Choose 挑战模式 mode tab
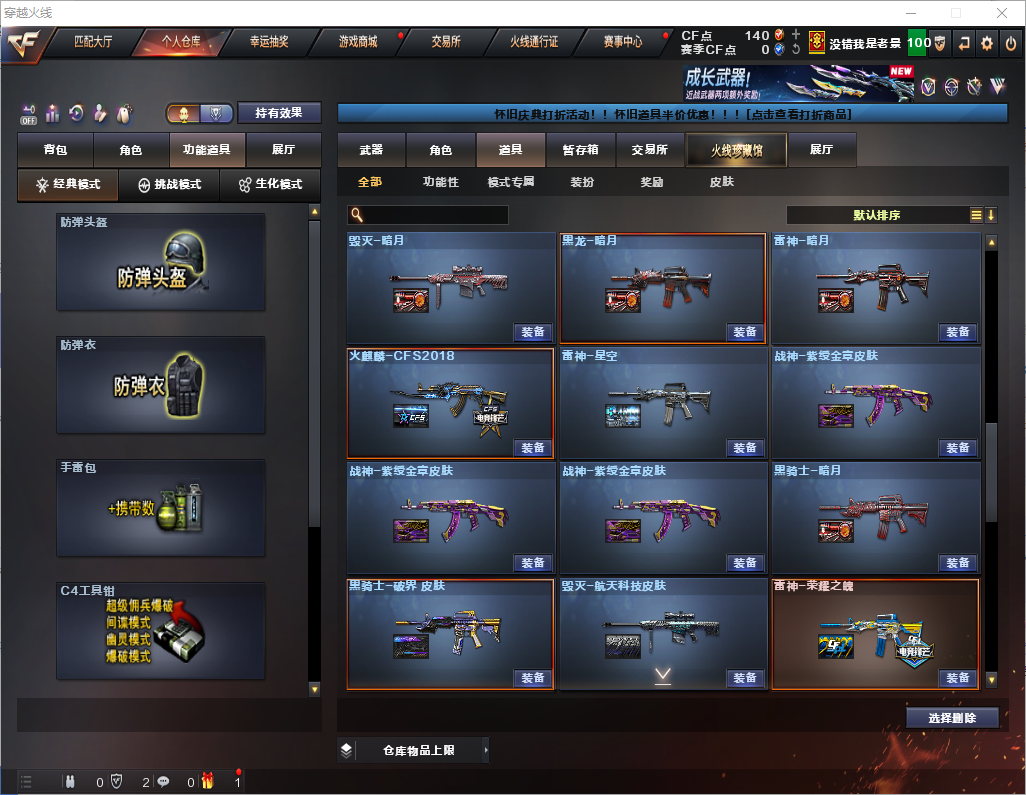Image resolution: width=1026 pixels, height=795 pixels. click(x=170, y=185)
